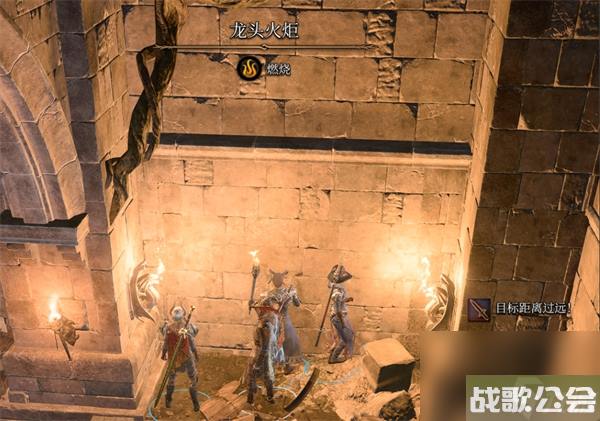Click the burning (燃烧) flame status icon
The height and width of the screenshot is (421, 600).
pyautogui.click(x=248, y=69)
